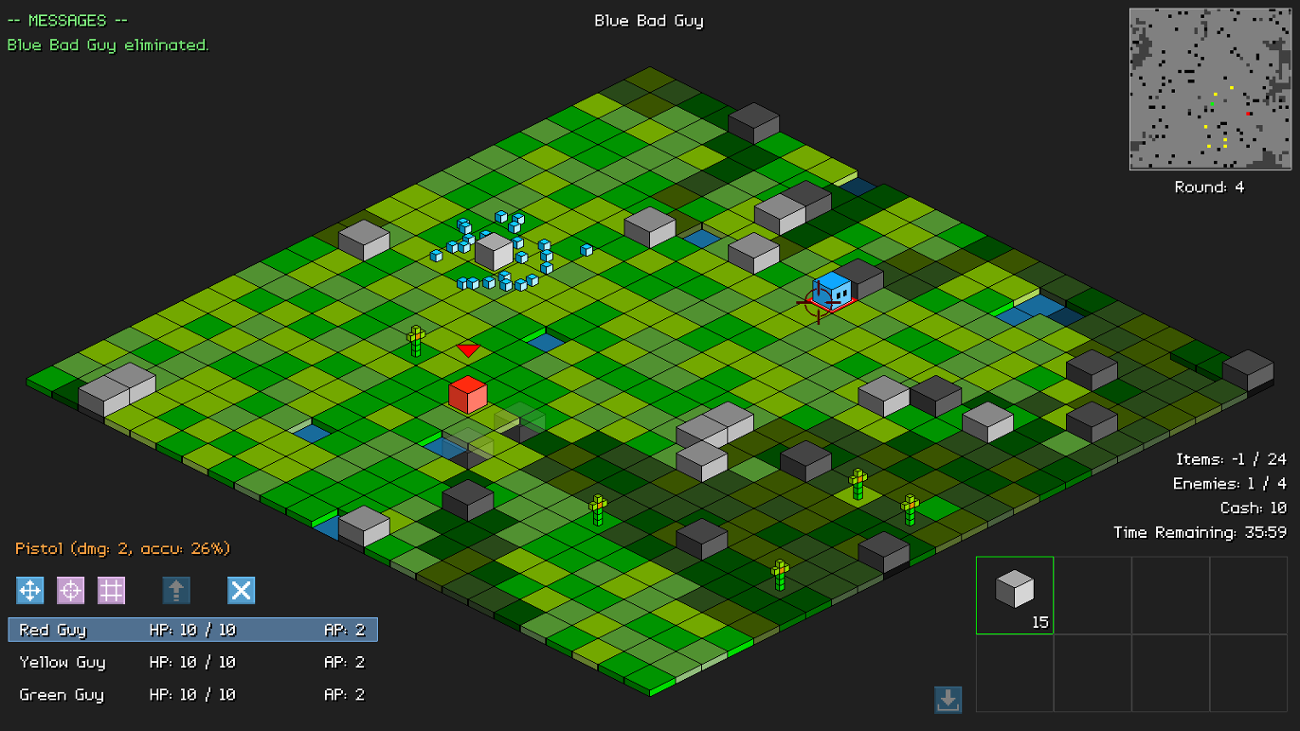The height and width of the screenshot is (731, 1300).
Task: Select the Move tool icon
Action: click(x=29, y=590)
